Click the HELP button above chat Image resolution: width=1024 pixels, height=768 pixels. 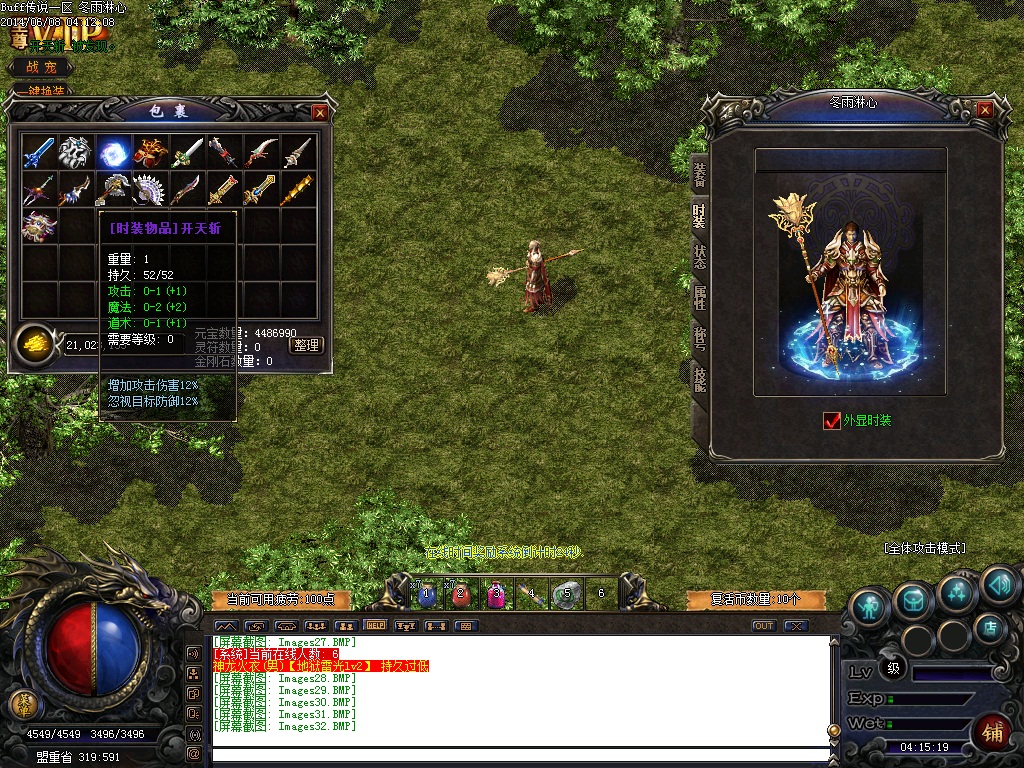[376, 625]
